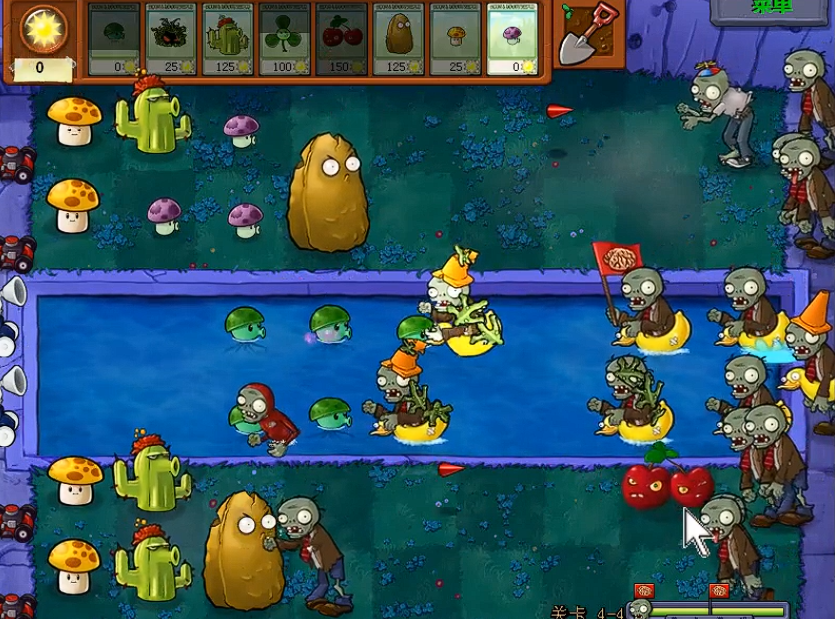Pick the Cherry Bomb seed packet
This screenshot has width=835, height=619.
[341, 39]
